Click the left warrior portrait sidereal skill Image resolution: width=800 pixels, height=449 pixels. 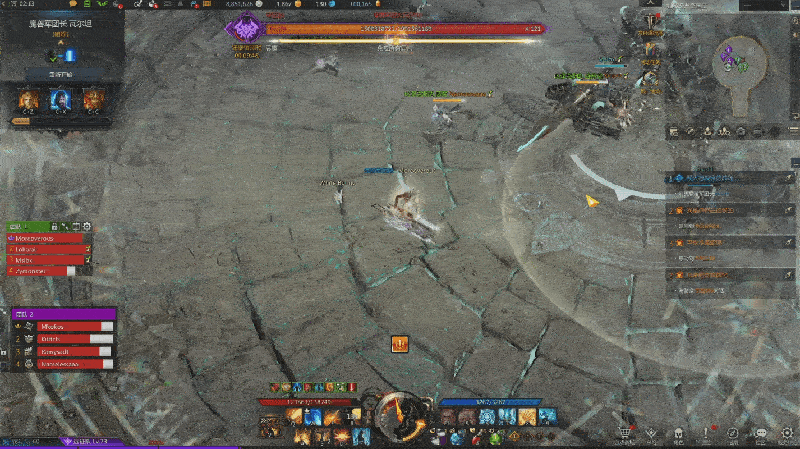point(29,99)
